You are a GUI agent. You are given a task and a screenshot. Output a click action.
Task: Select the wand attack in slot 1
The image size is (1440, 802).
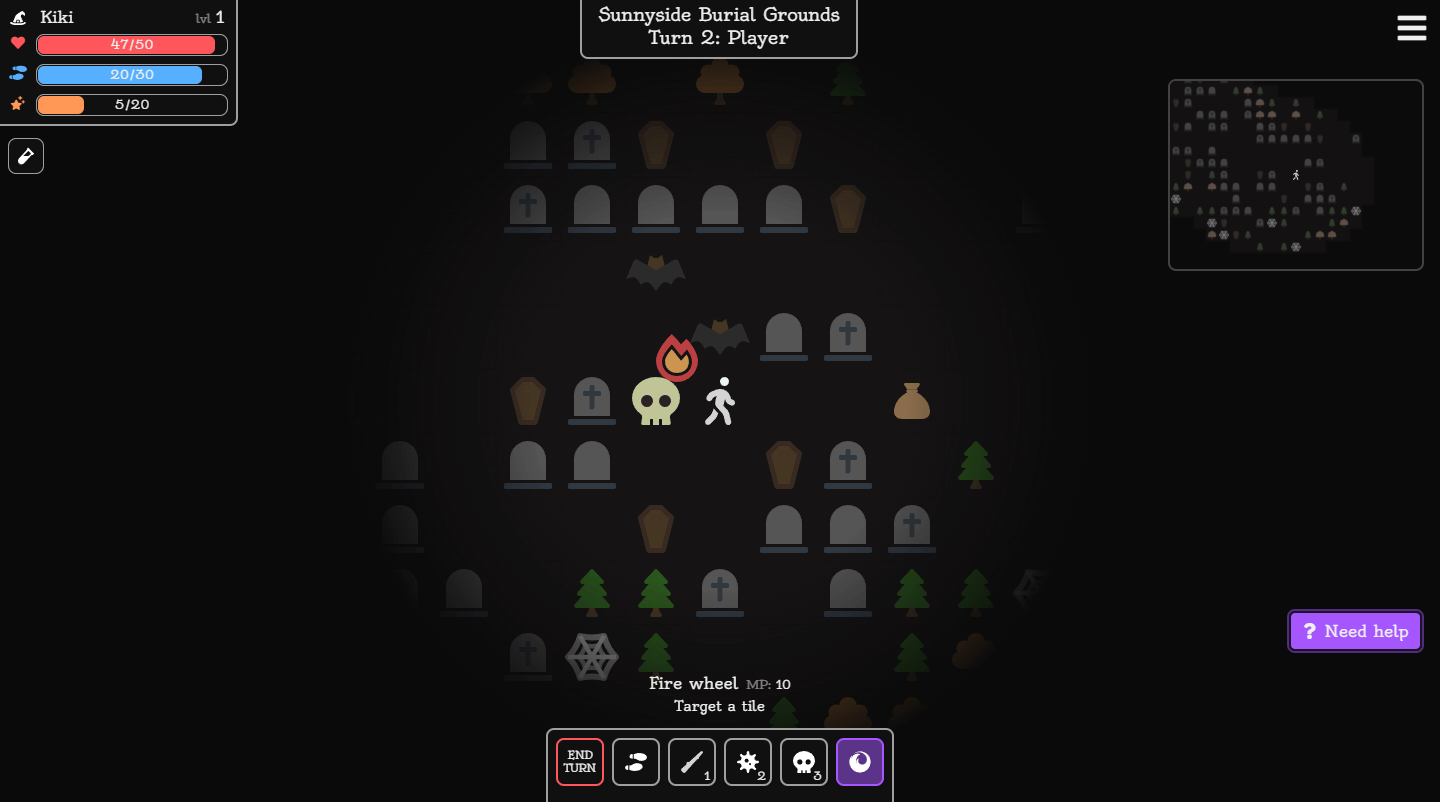[692, 762]
